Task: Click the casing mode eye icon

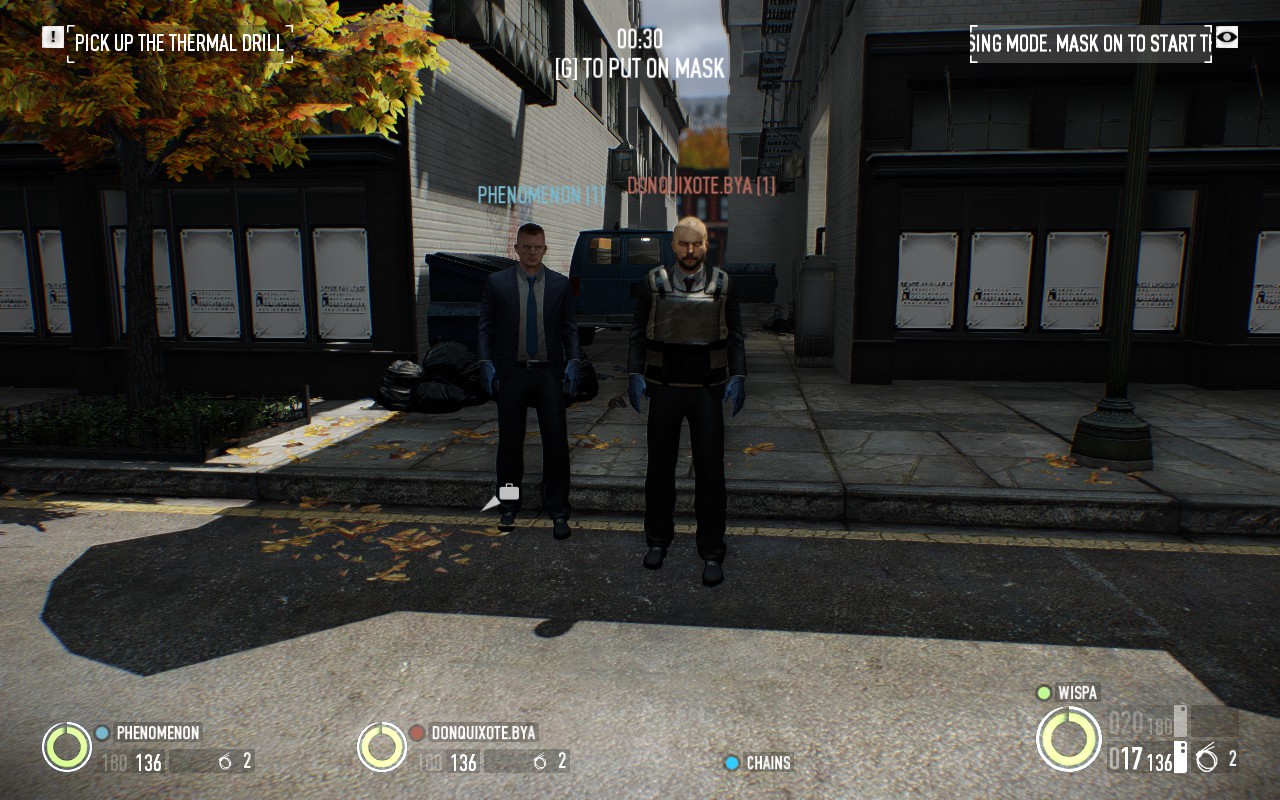Action: click(1227, 38)
